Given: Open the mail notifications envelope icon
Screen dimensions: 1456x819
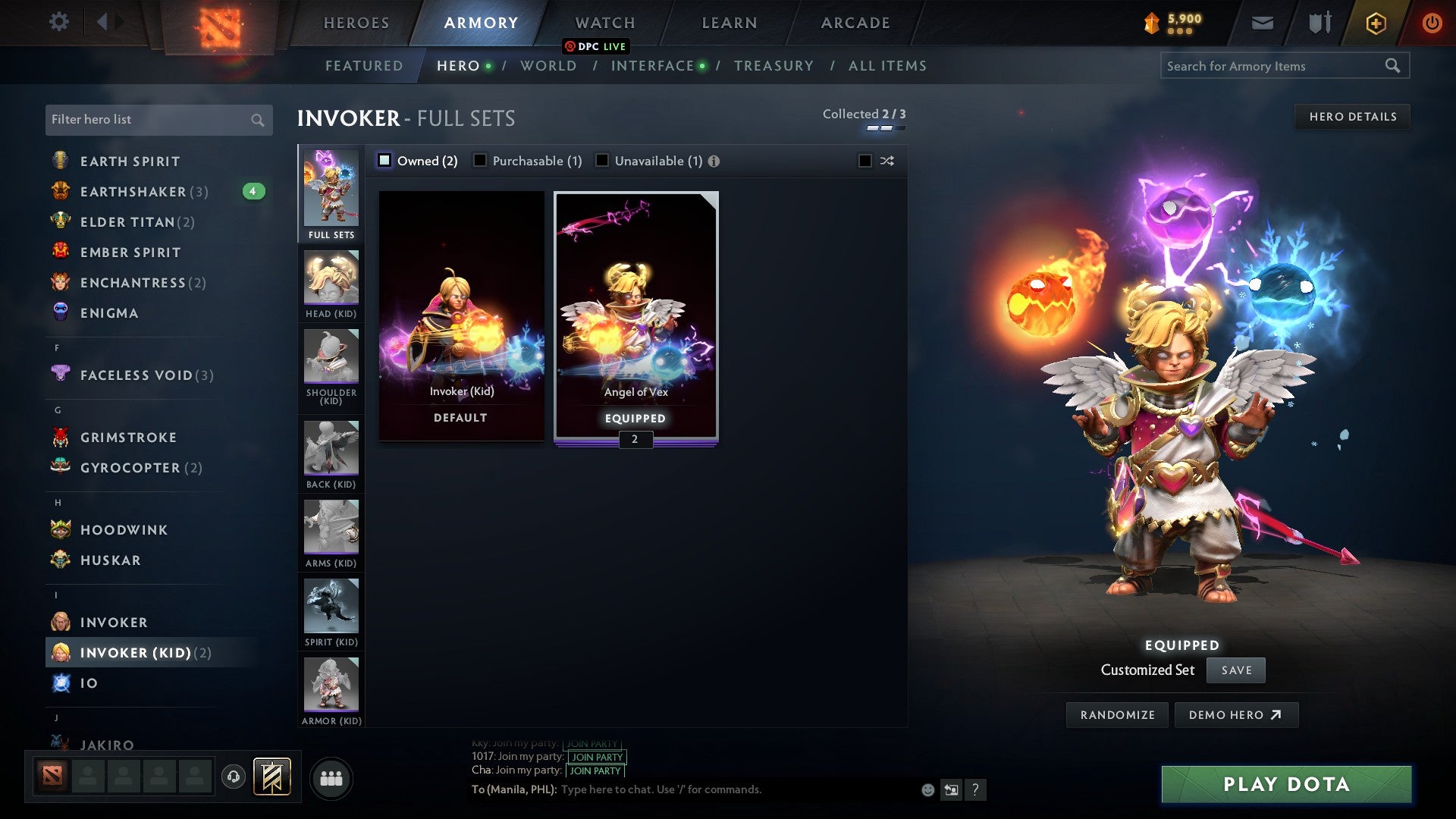Looking at the screenshot, I should [x=1263, y=22].
